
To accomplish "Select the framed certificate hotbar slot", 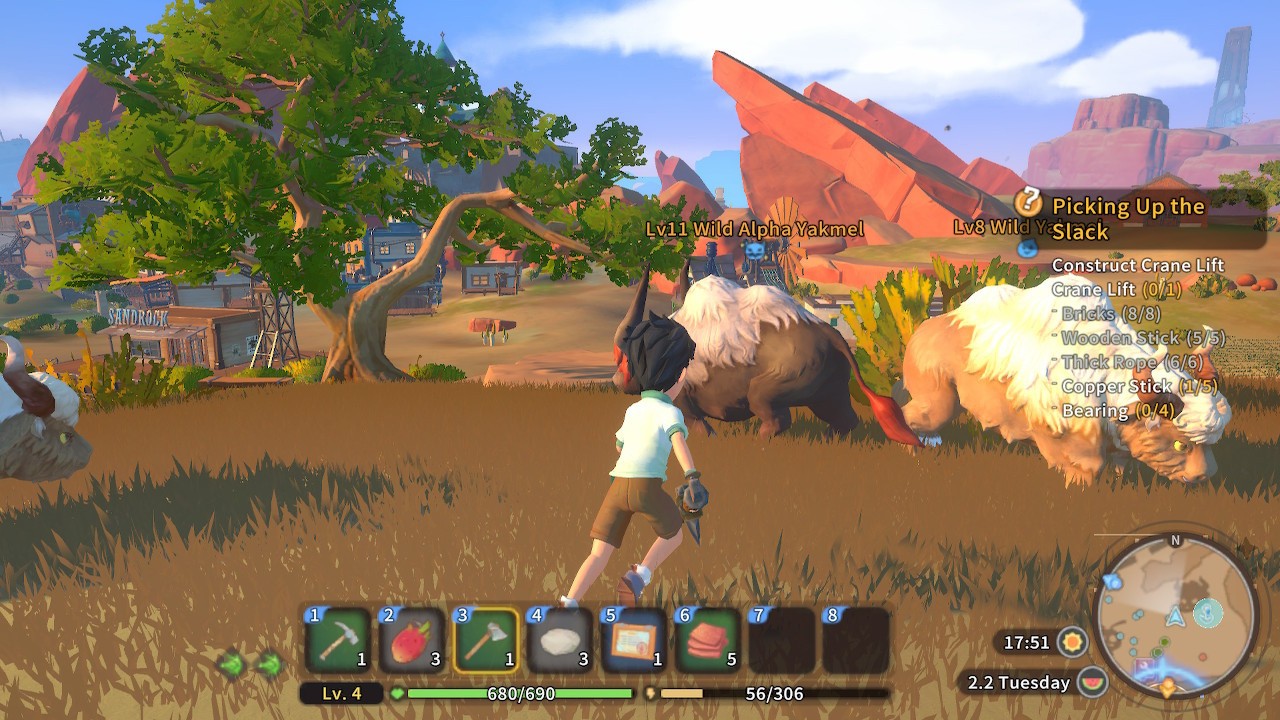I will coord(634,640).
